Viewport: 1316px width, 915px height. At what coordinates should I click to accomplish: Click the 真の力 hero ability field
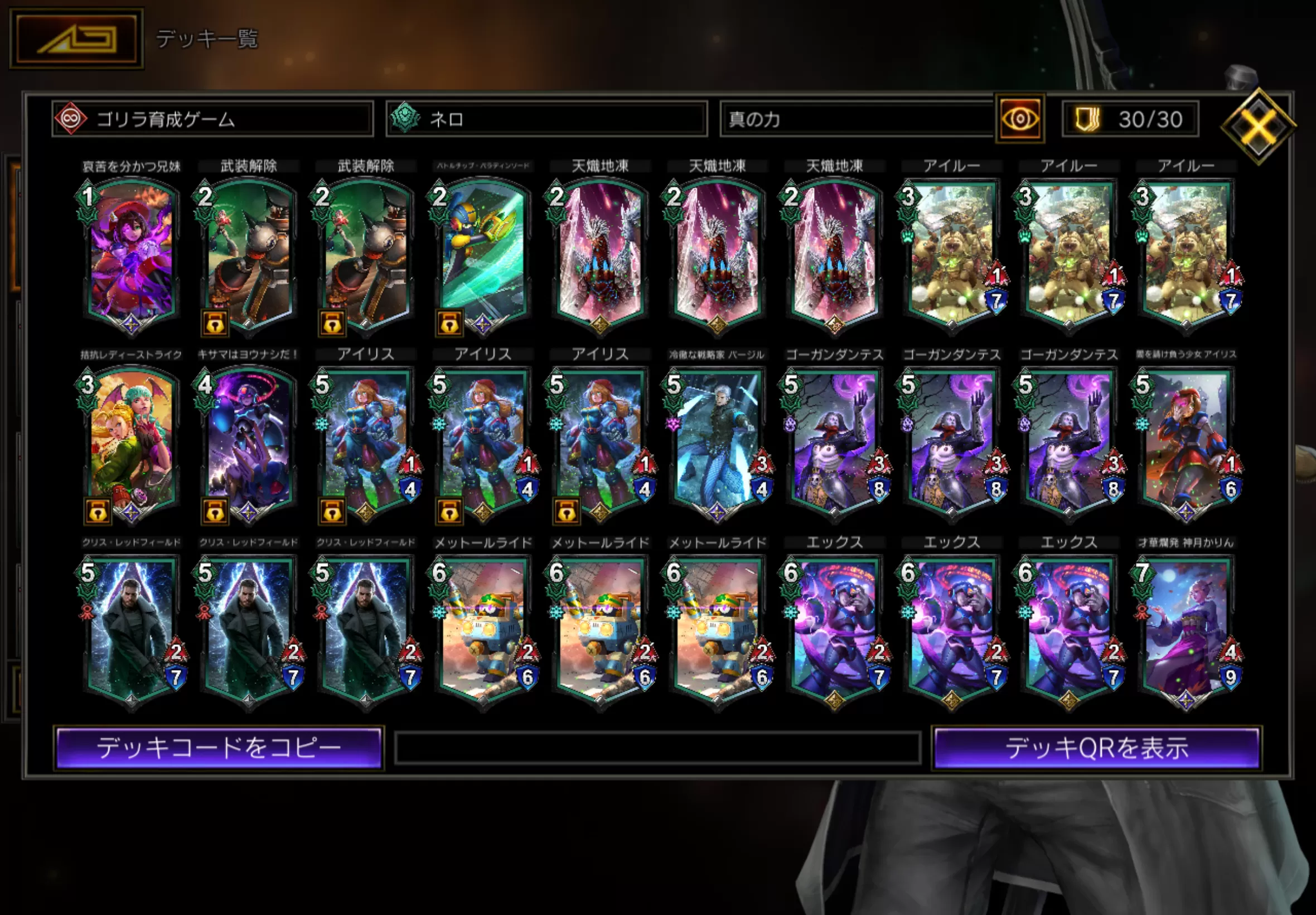click(857, 119)
